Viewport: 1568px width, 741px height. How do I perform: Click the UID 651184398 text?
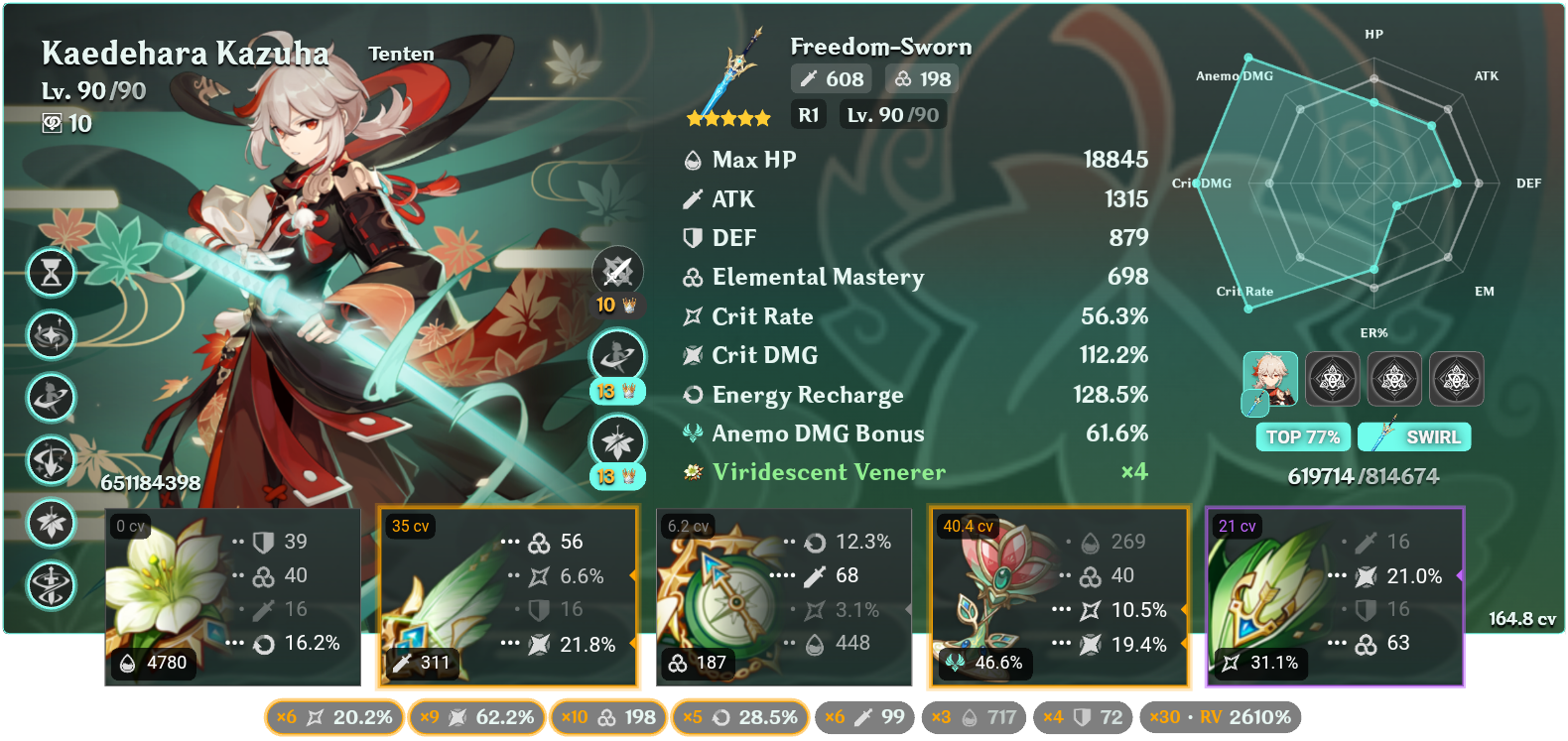[149, 485]
